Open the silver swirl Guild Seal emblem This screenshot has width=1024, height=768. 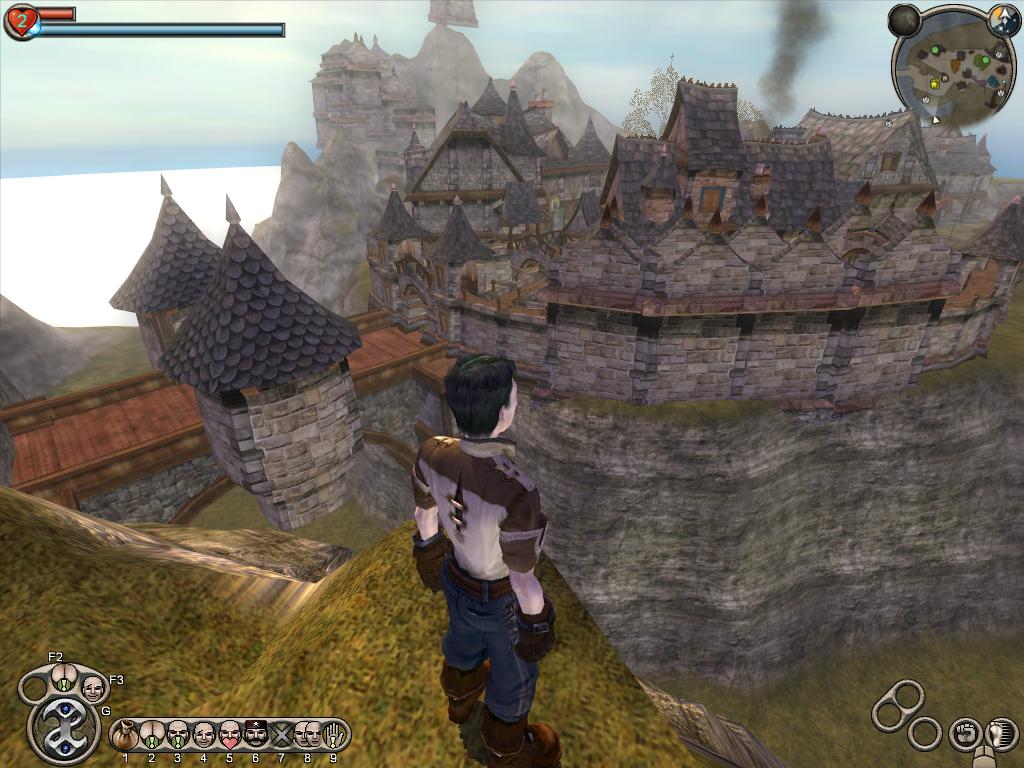(x=64, y=729)
